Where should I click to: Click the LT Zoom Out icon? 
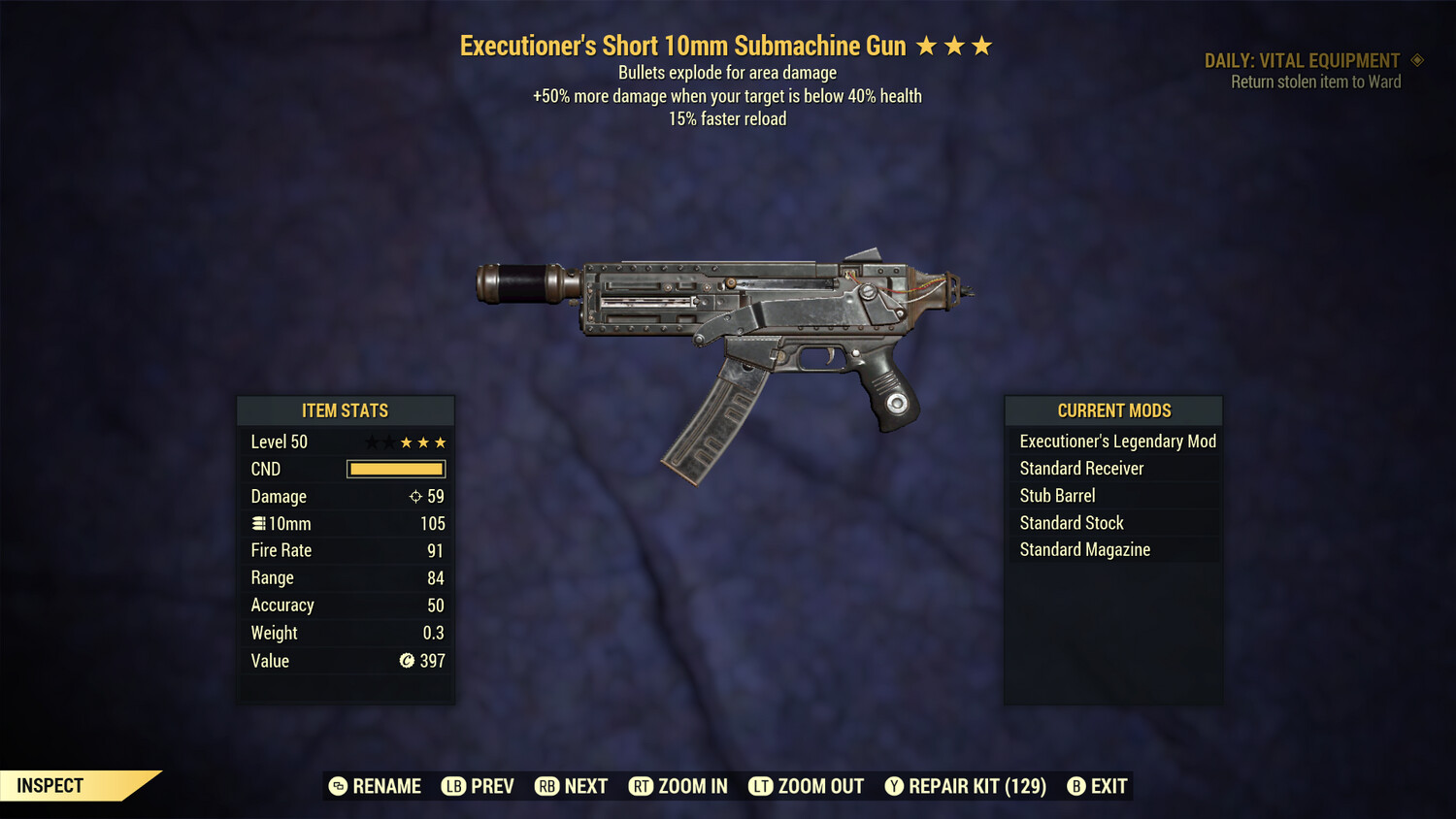click(763, 786)
